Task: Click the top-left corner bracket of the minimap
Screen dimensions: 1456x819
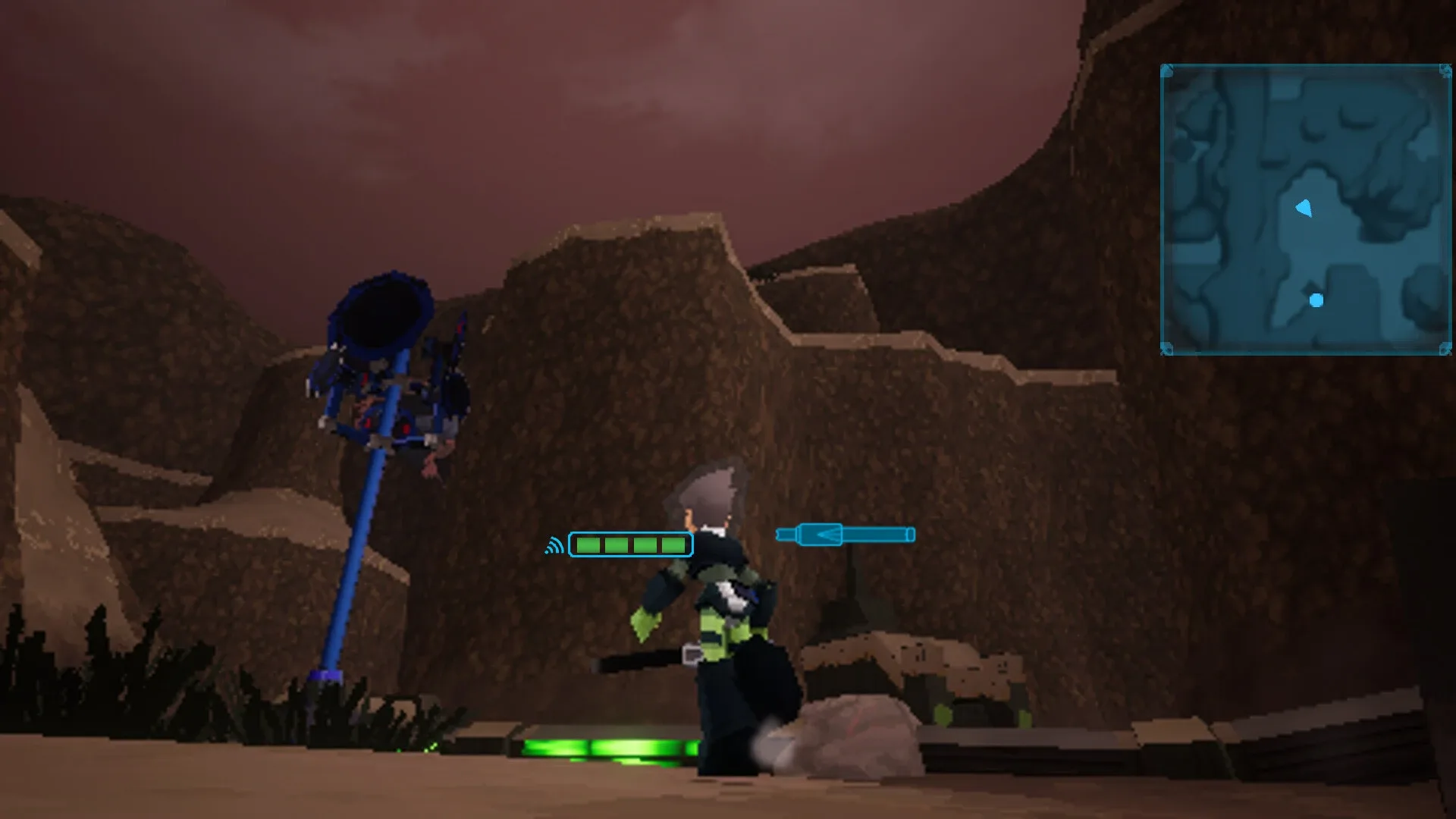Action: [1166, 70]
